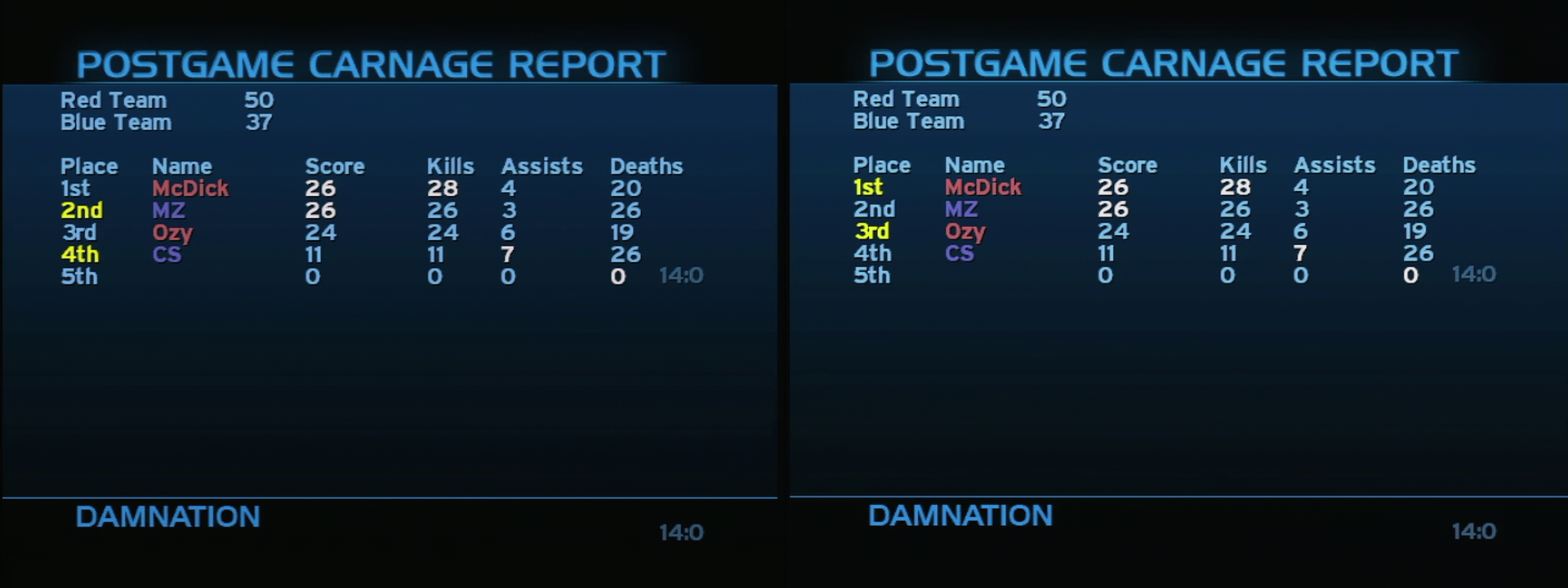Select player Ozy on the right scoreboard

(966, 232)
